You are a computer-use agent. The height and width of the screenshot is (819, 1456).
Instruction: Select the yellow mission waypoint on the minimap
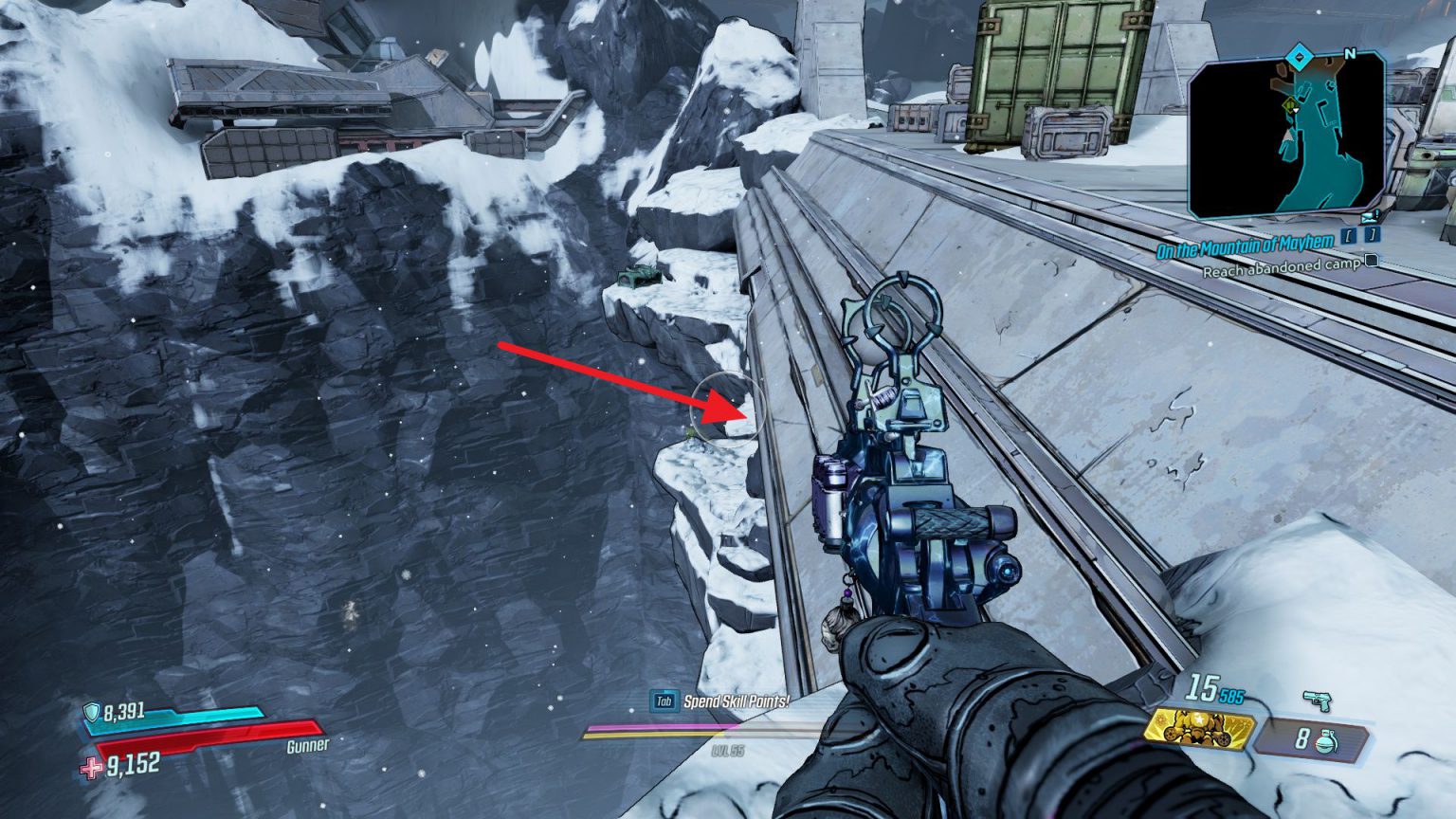[x=1289, y=104]
